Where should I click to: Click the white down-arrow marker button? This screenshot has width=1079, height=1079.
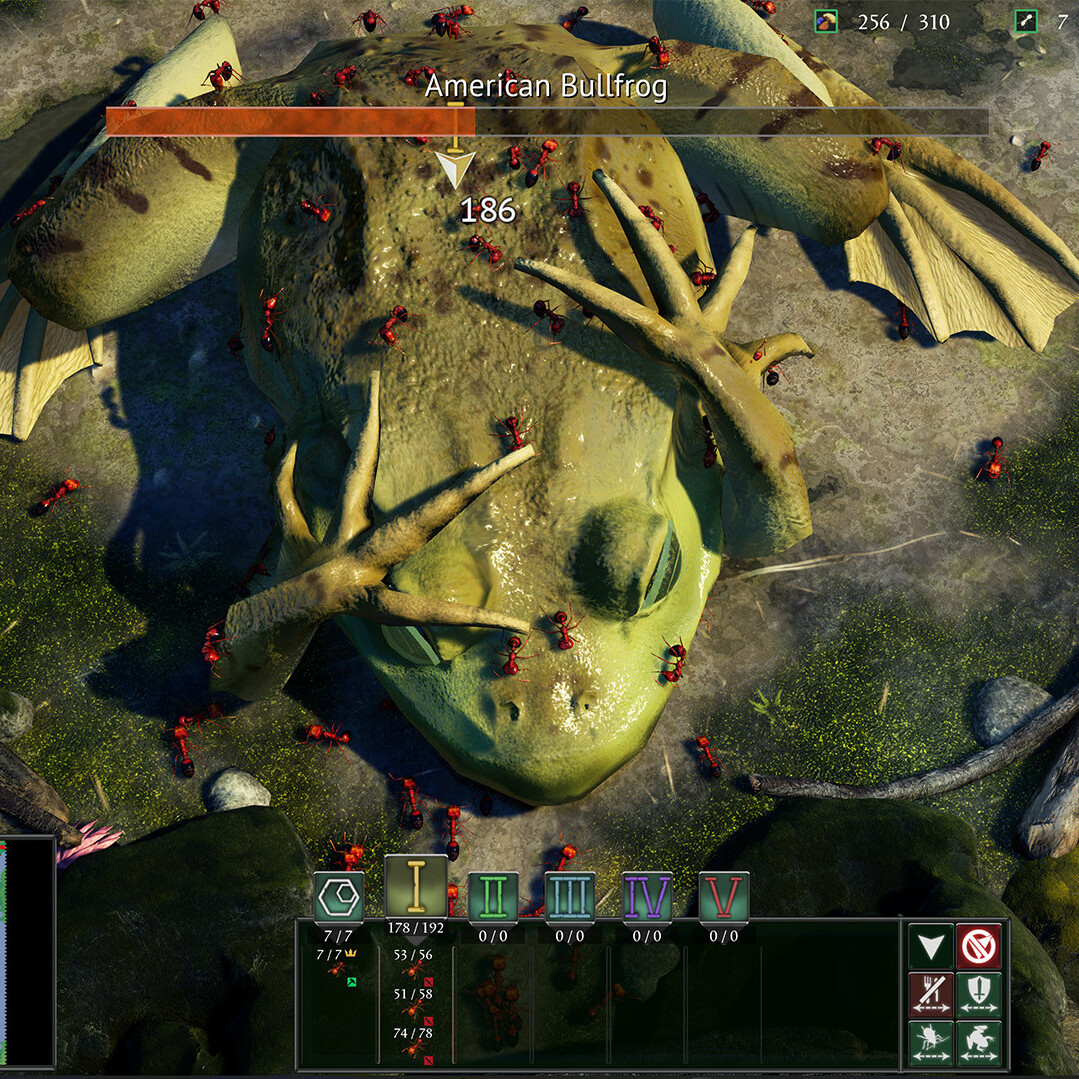(x=932, y=946)
